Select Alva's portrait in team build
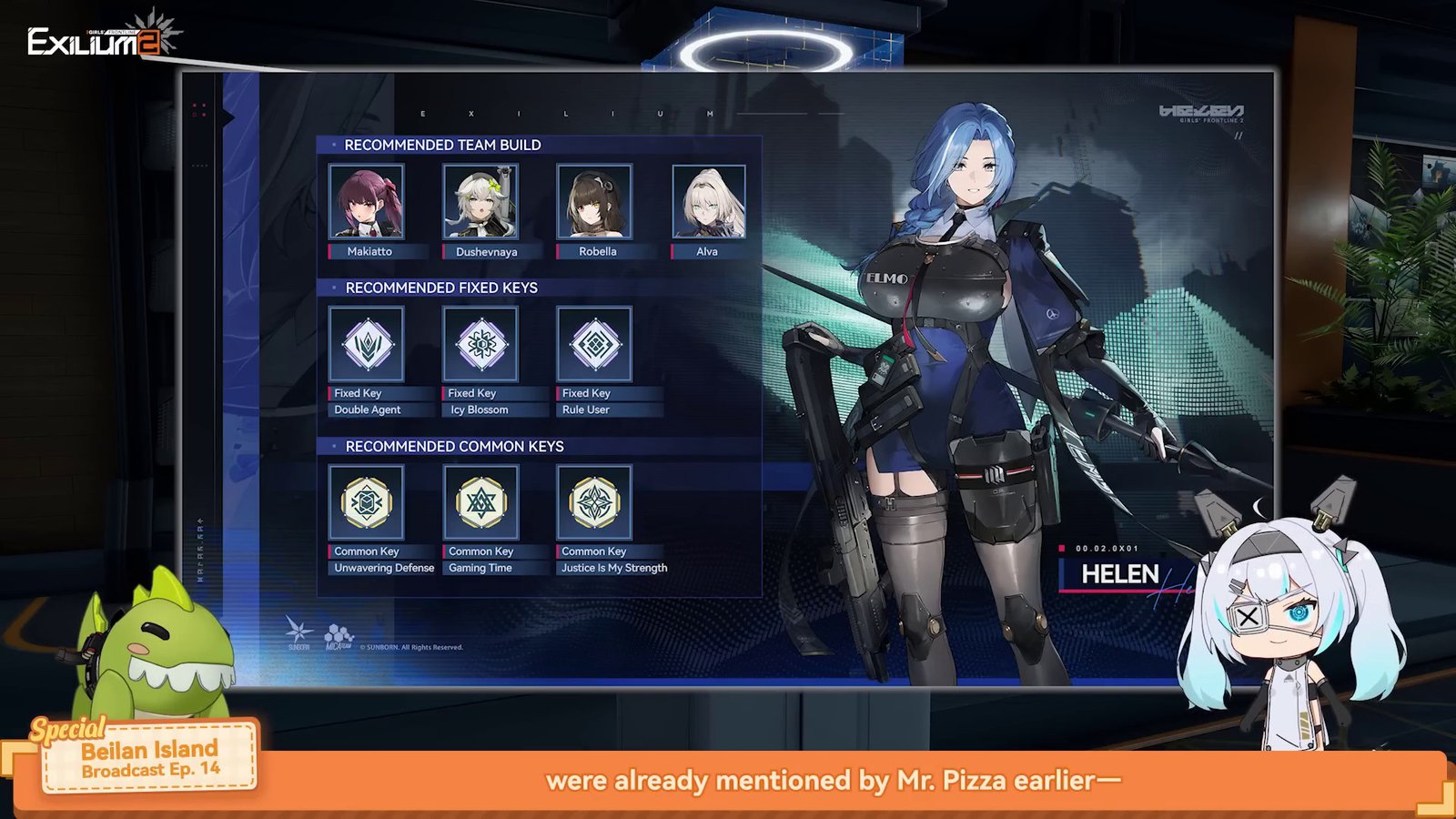The width and height of the screenshot is (1456, 819). click(708, 202)
